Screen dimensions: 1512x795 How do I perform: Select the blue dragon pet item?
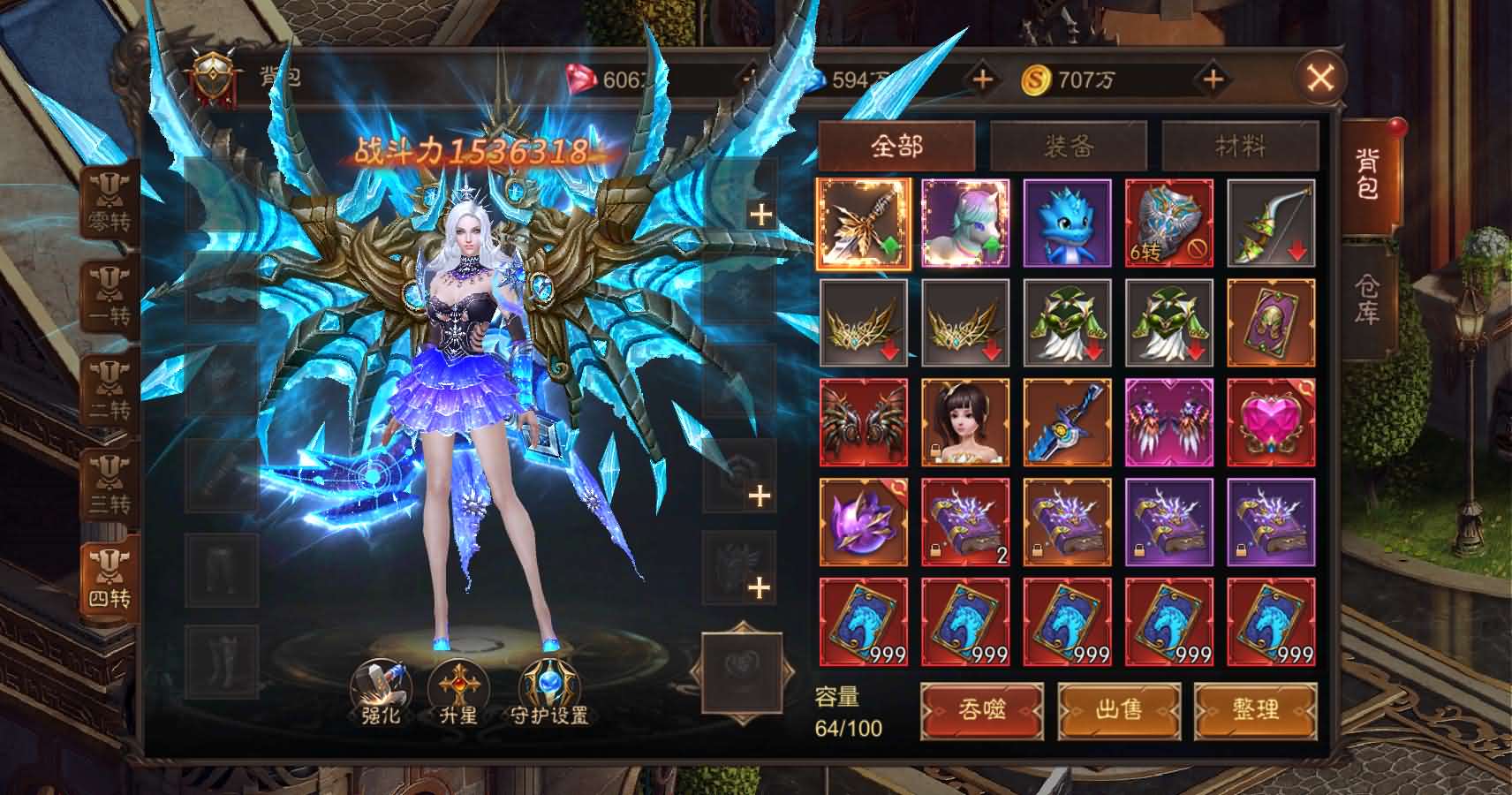[x=1069, y=220]
